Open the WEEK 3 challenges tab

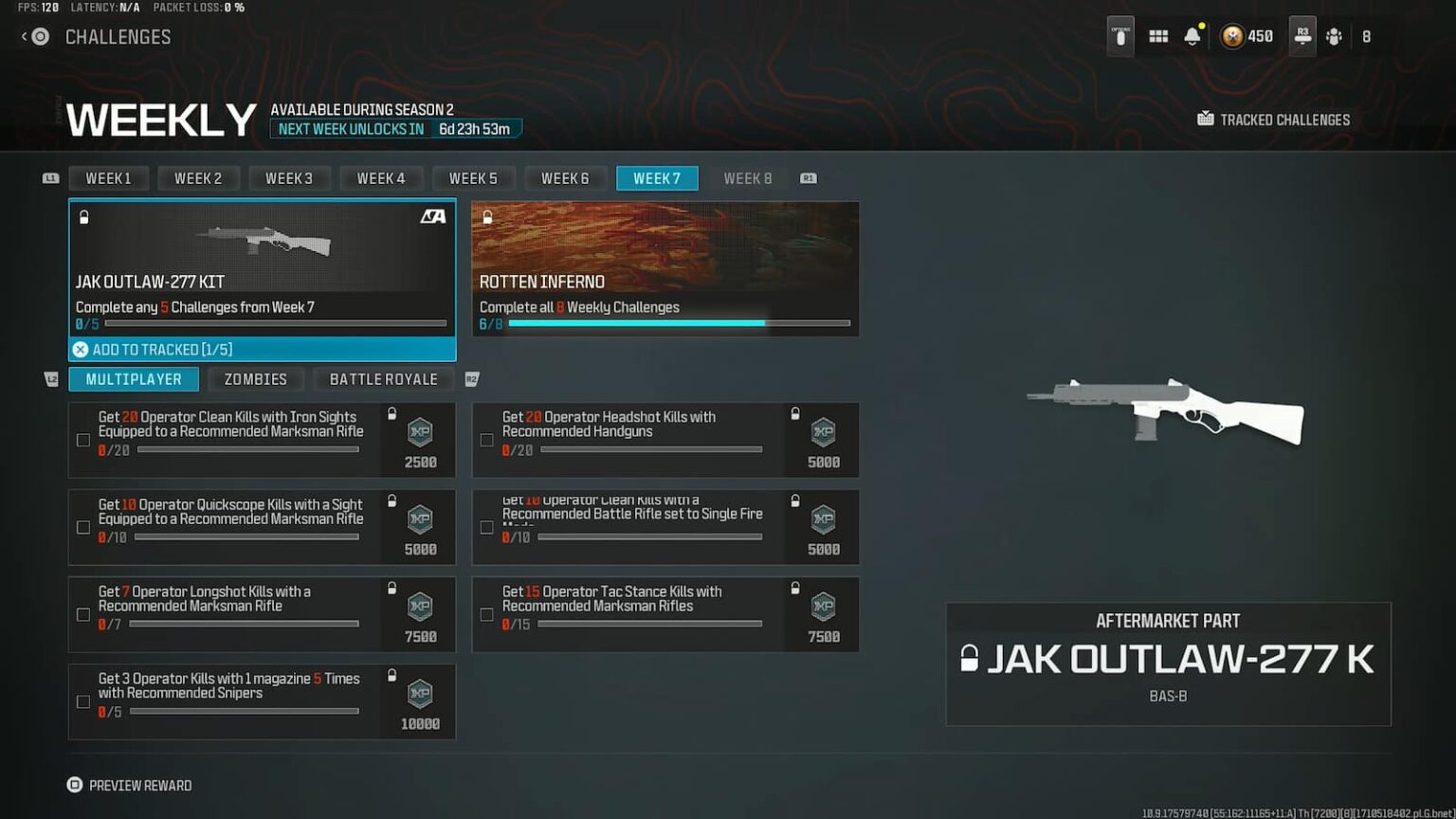289,178
